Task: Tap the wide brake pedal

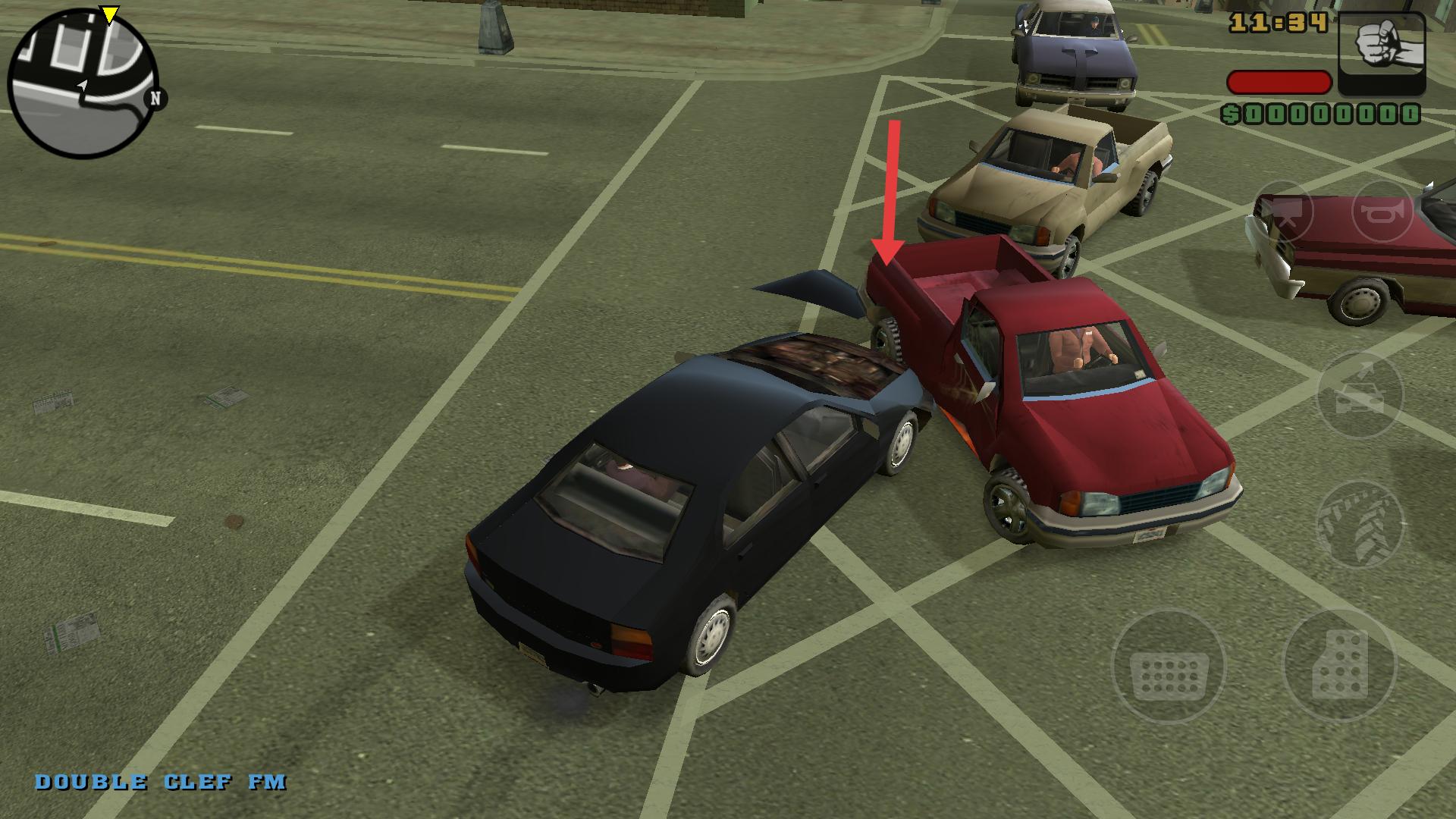Action: click(1169, 669)
